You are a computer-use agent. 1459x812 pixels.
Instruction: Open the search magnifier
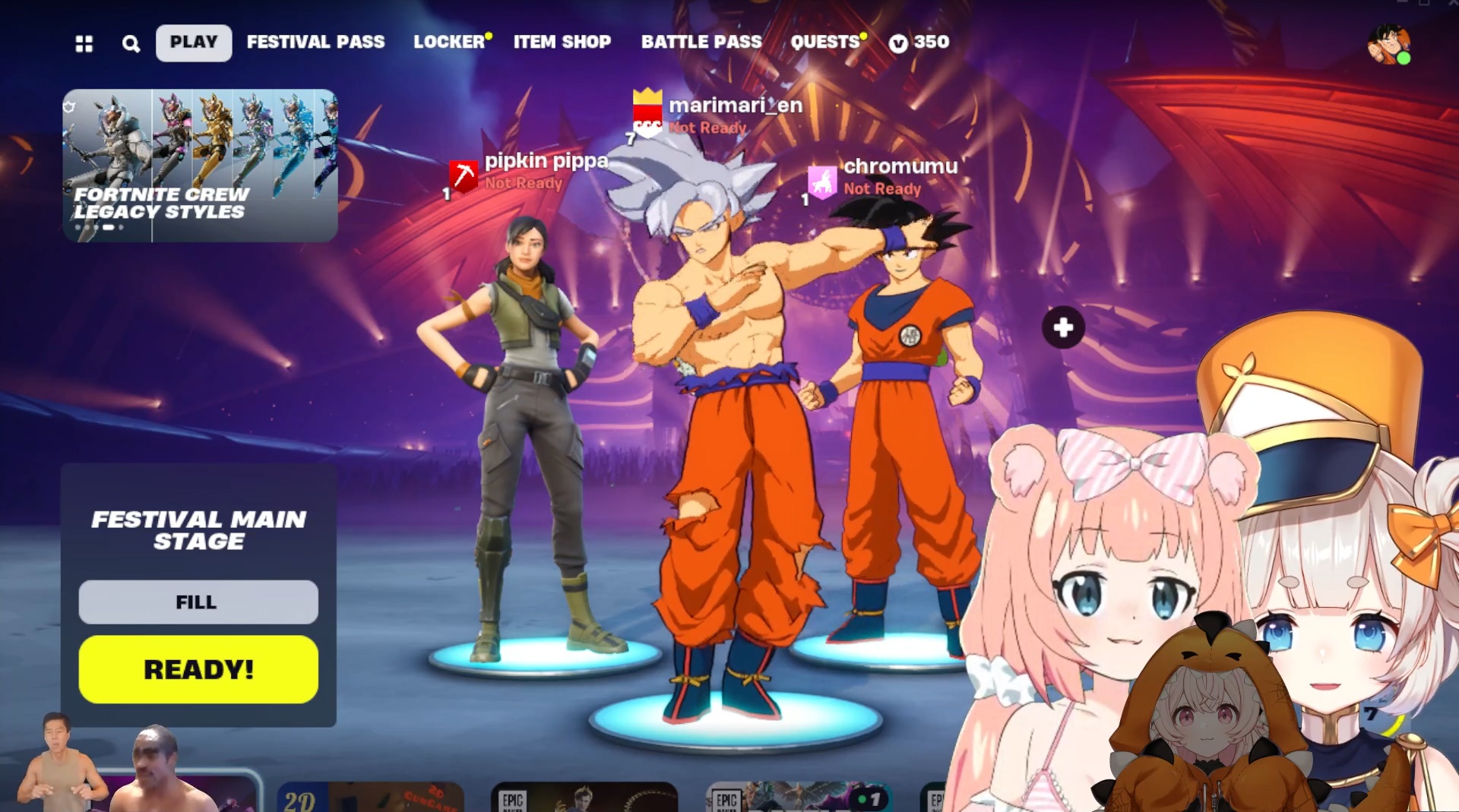[131, 44]
